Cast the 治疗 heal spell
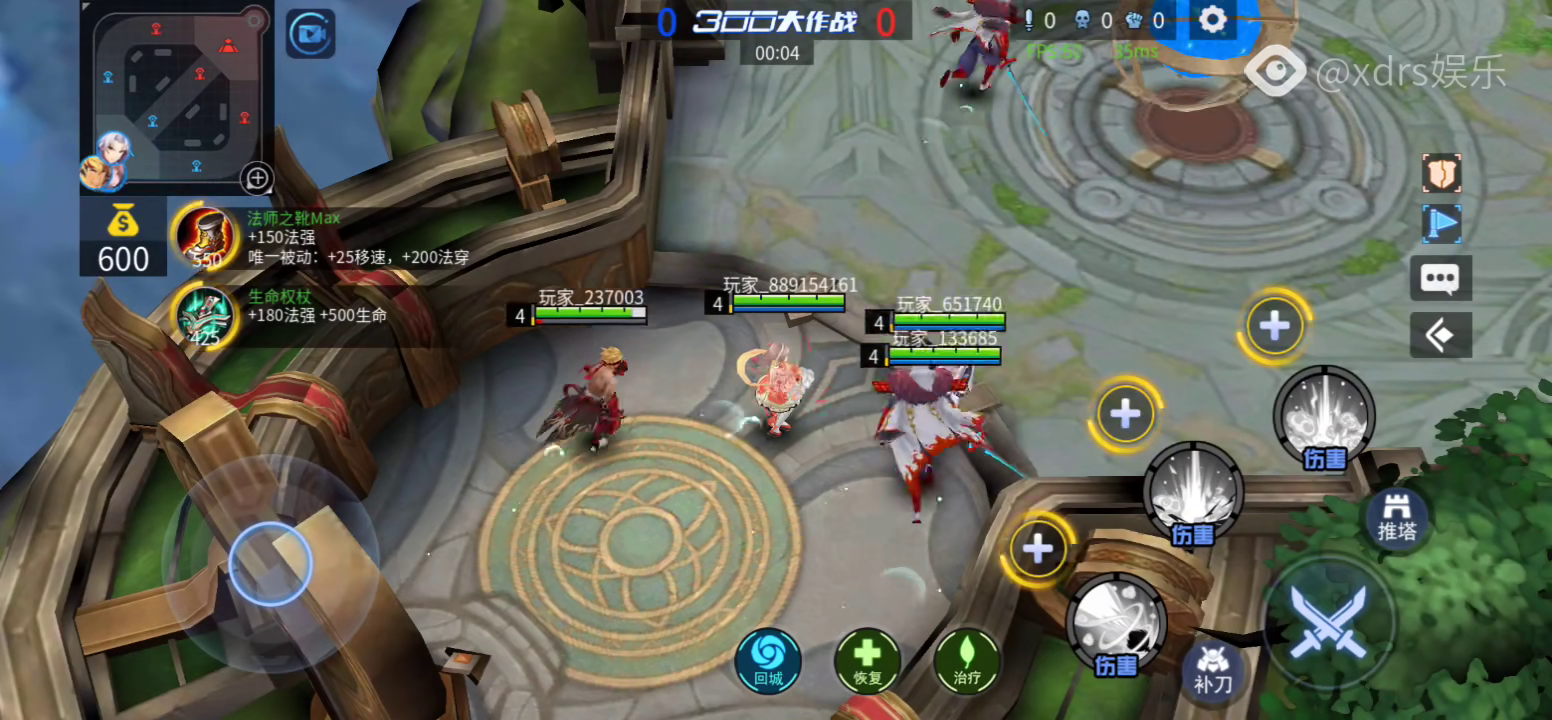The width and height of the screenshot is (1552, 720). pyautogui.click(x=967, y=661)
